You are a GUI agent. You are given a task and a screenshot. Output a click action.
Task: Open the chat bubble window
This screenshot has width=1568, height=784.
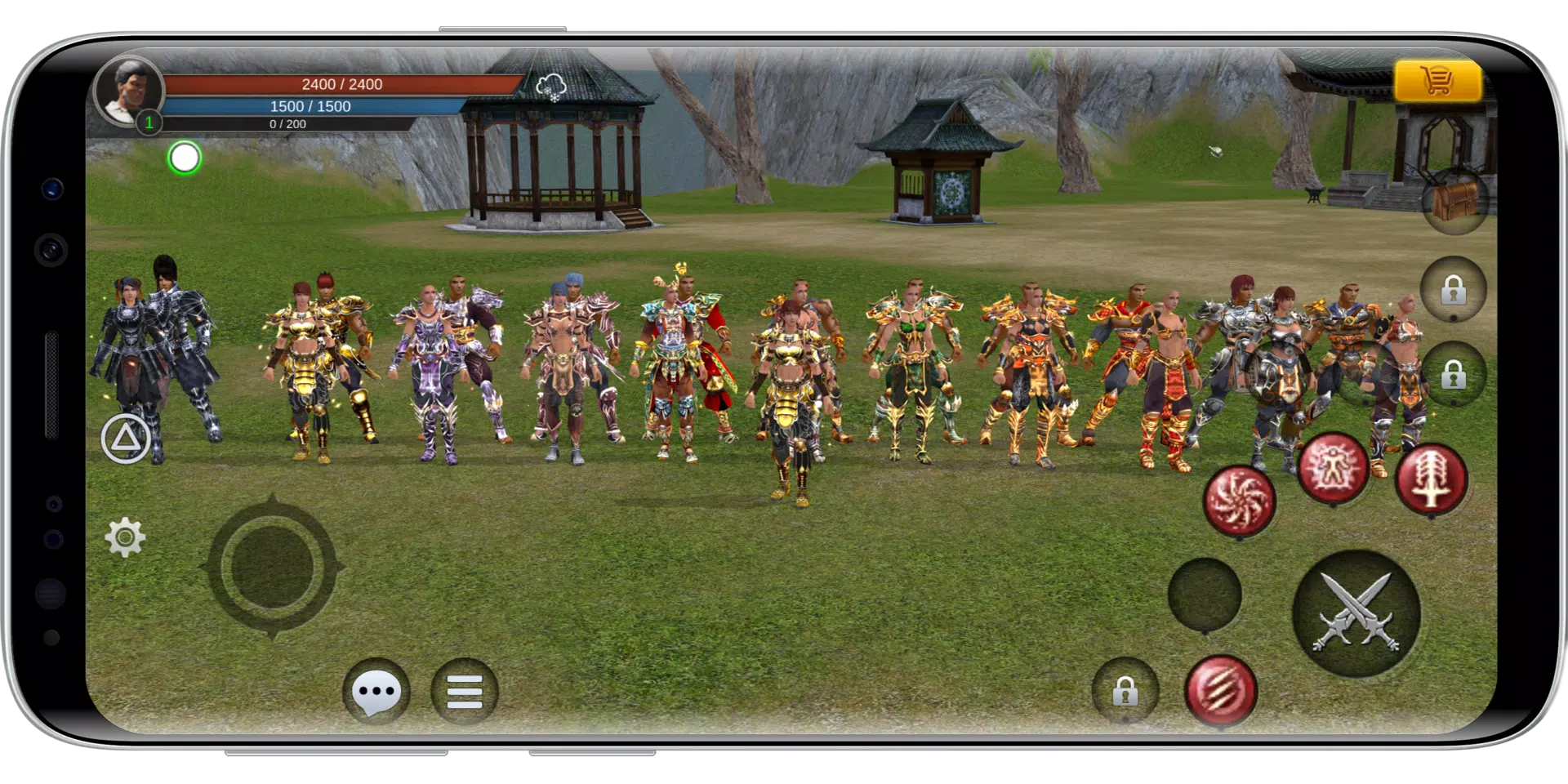[x=375, y=691]
